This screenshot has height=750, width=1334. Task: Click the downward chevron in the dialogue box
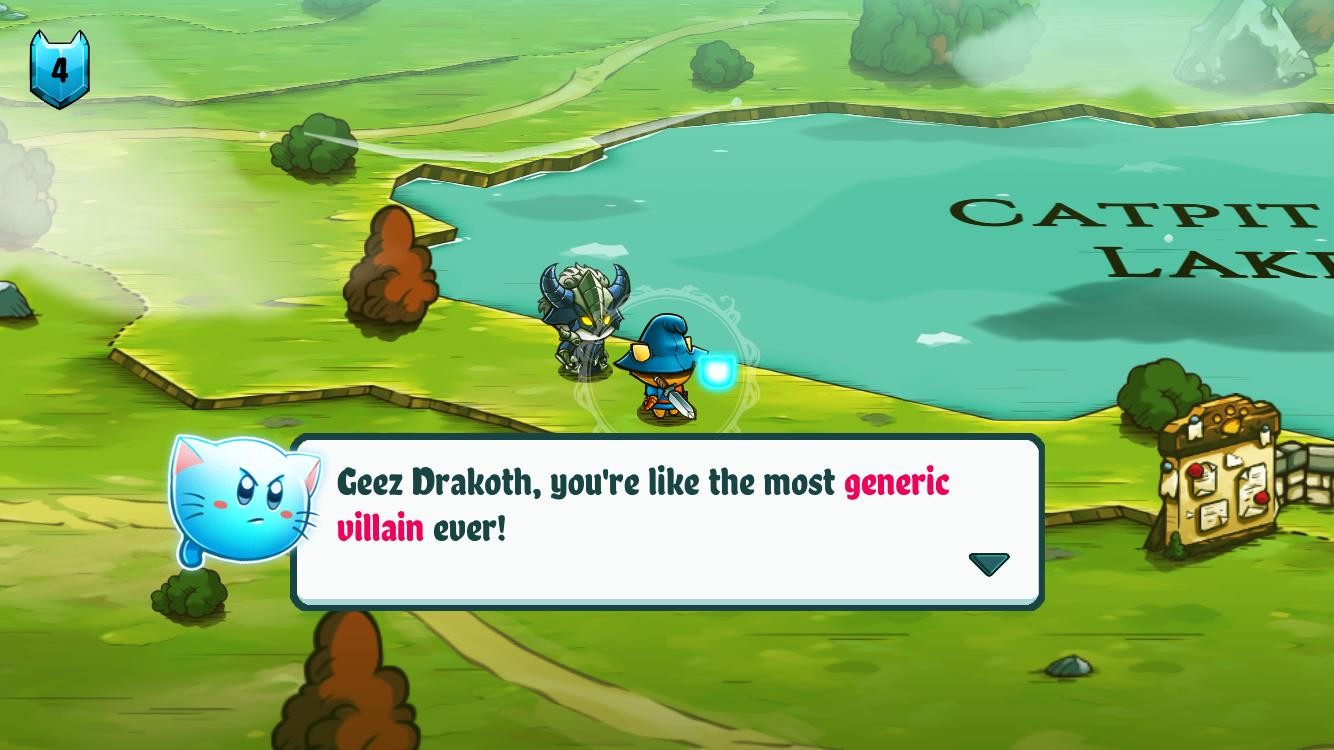[989, 563]
